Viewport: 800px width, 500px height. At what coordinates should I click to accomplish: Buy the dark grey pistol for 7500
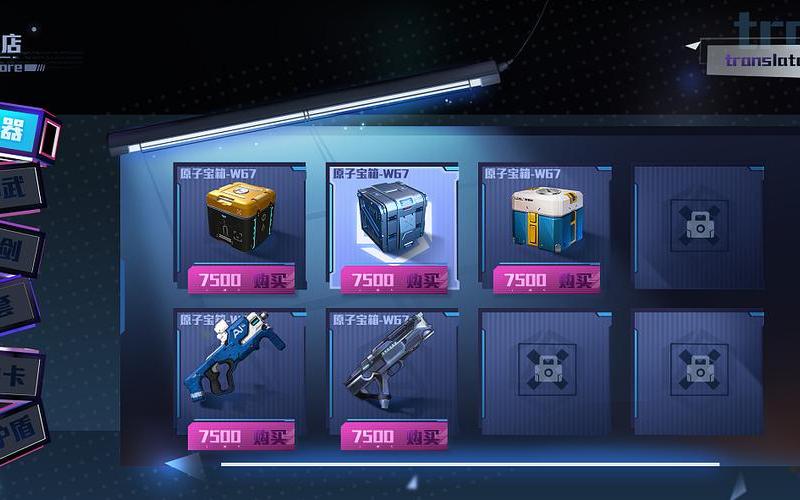(x=394, y=436)
